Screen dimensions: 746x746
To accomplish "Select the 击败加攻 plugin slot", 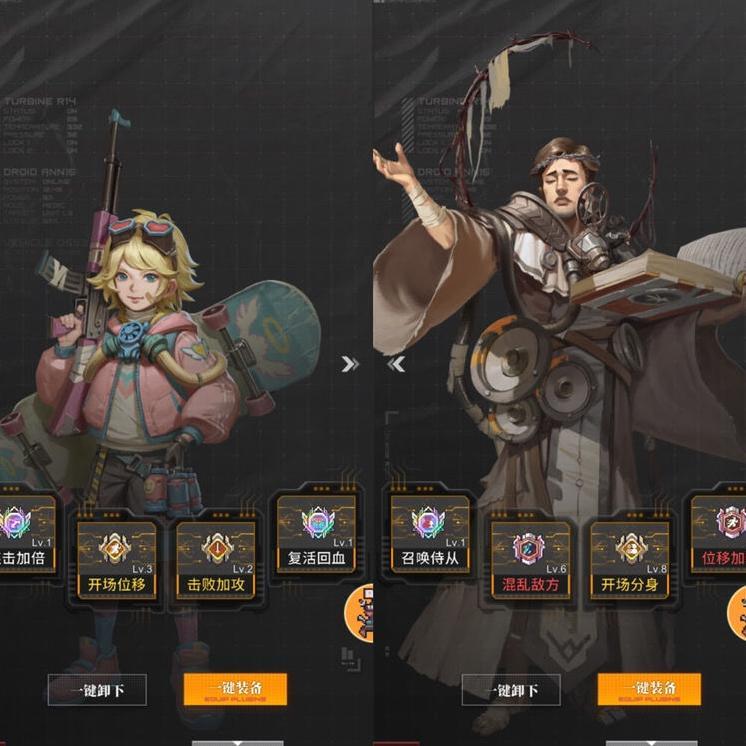I will [216, 558].
